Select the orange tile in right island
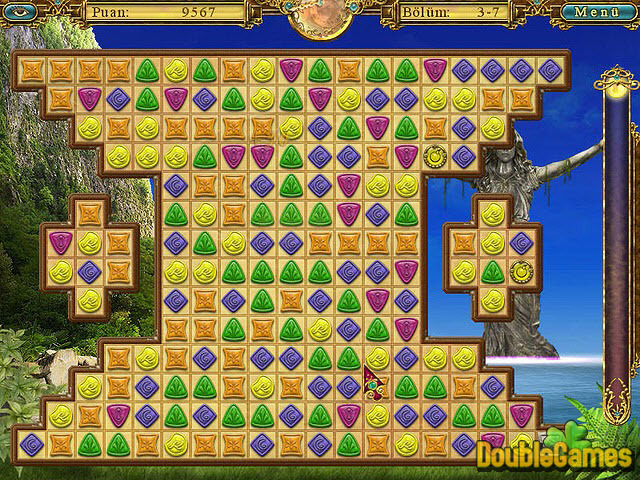The height and width of the screenshot is (480, 640). click(463, 242)
